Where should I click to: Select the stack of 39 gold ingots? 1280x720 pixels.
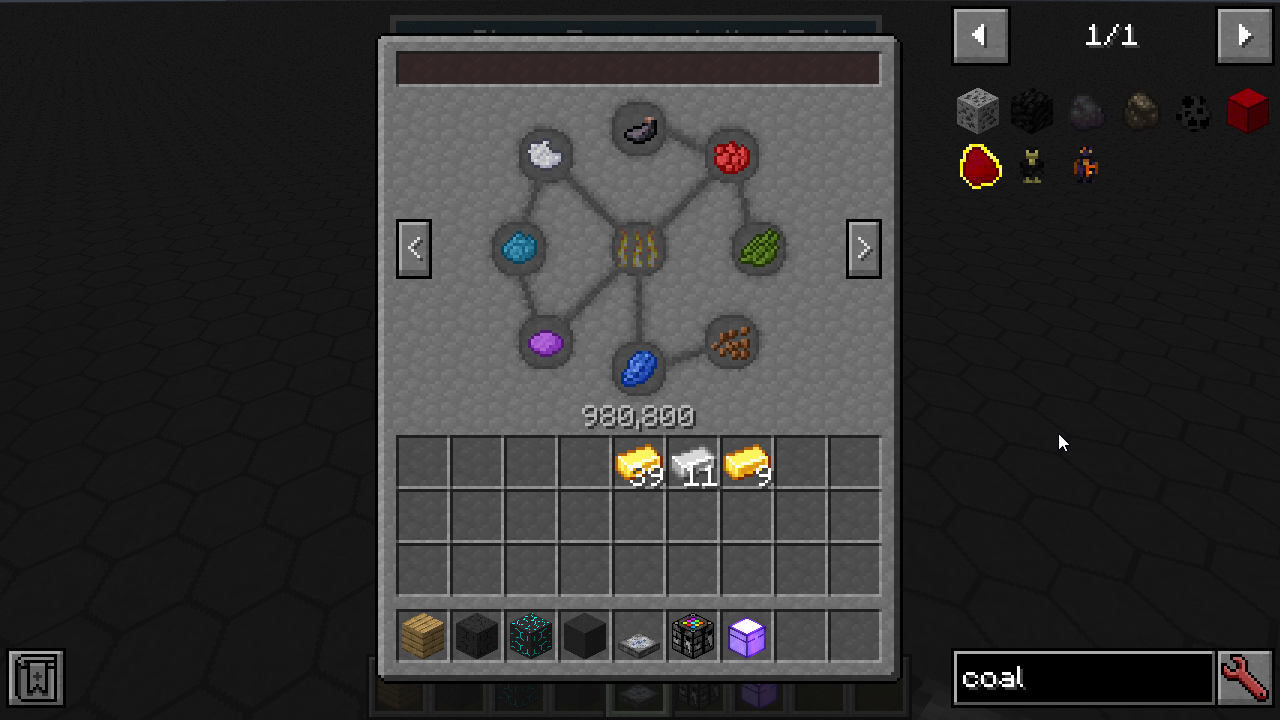(x=639, y=463)
